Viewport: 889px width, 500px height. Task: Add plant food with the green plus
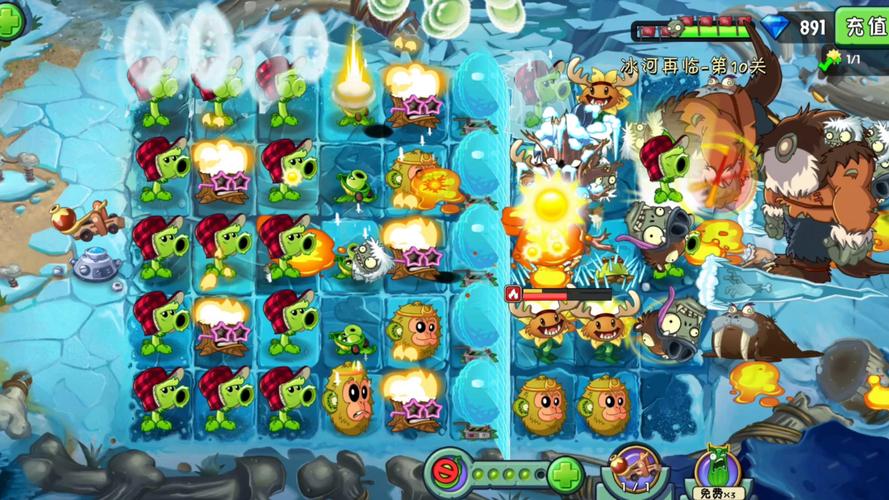pyautogui.click(x=565, y=472)
